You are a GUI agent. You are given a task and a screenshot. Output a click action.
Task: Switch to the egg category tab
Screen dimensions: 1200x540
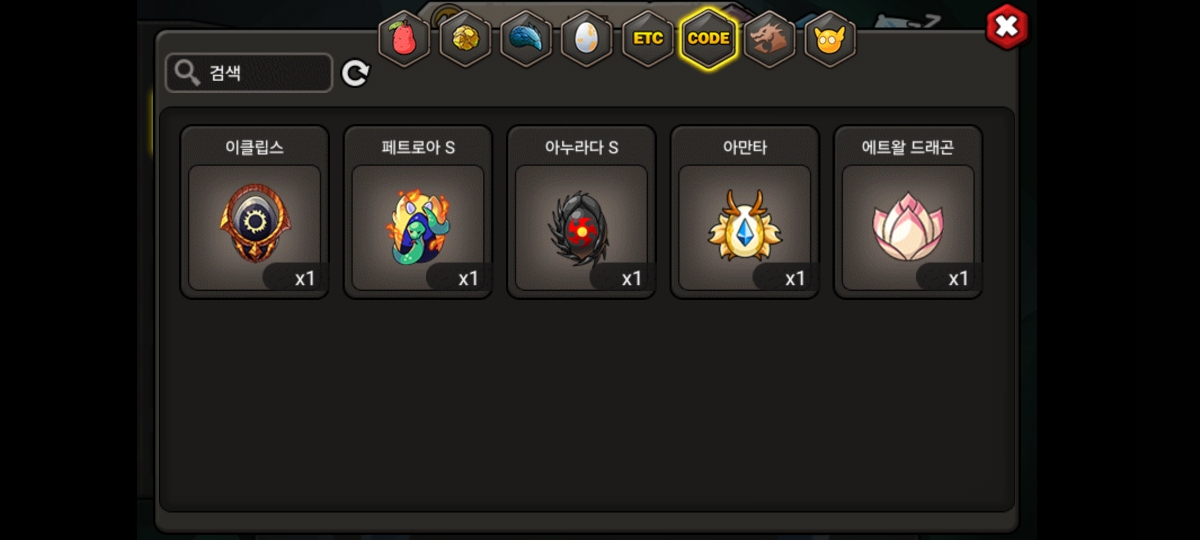[x=587, y=39]
